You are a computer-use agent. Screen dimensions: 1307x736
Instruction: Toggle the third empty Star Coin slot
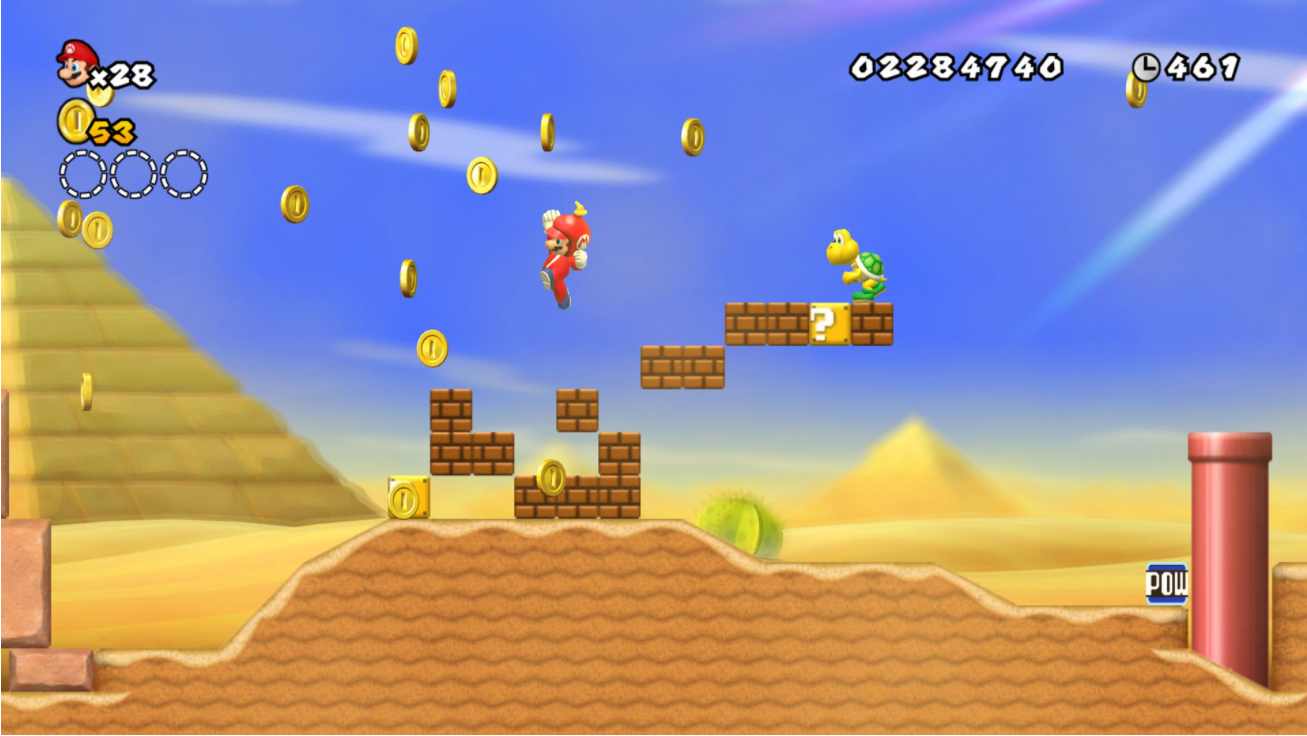pos(183,172)
